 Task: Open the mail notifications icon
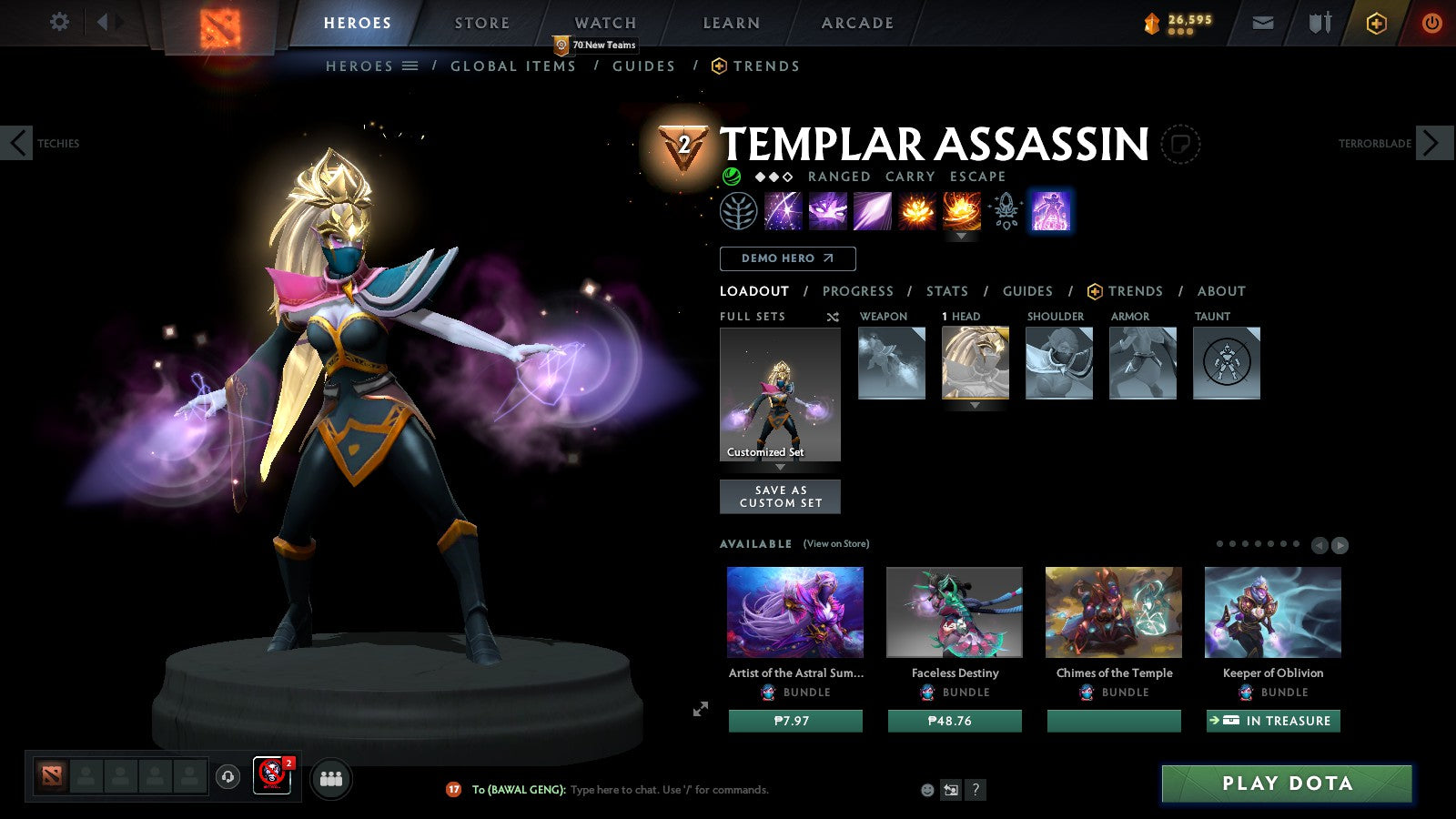click(1263, 23)
